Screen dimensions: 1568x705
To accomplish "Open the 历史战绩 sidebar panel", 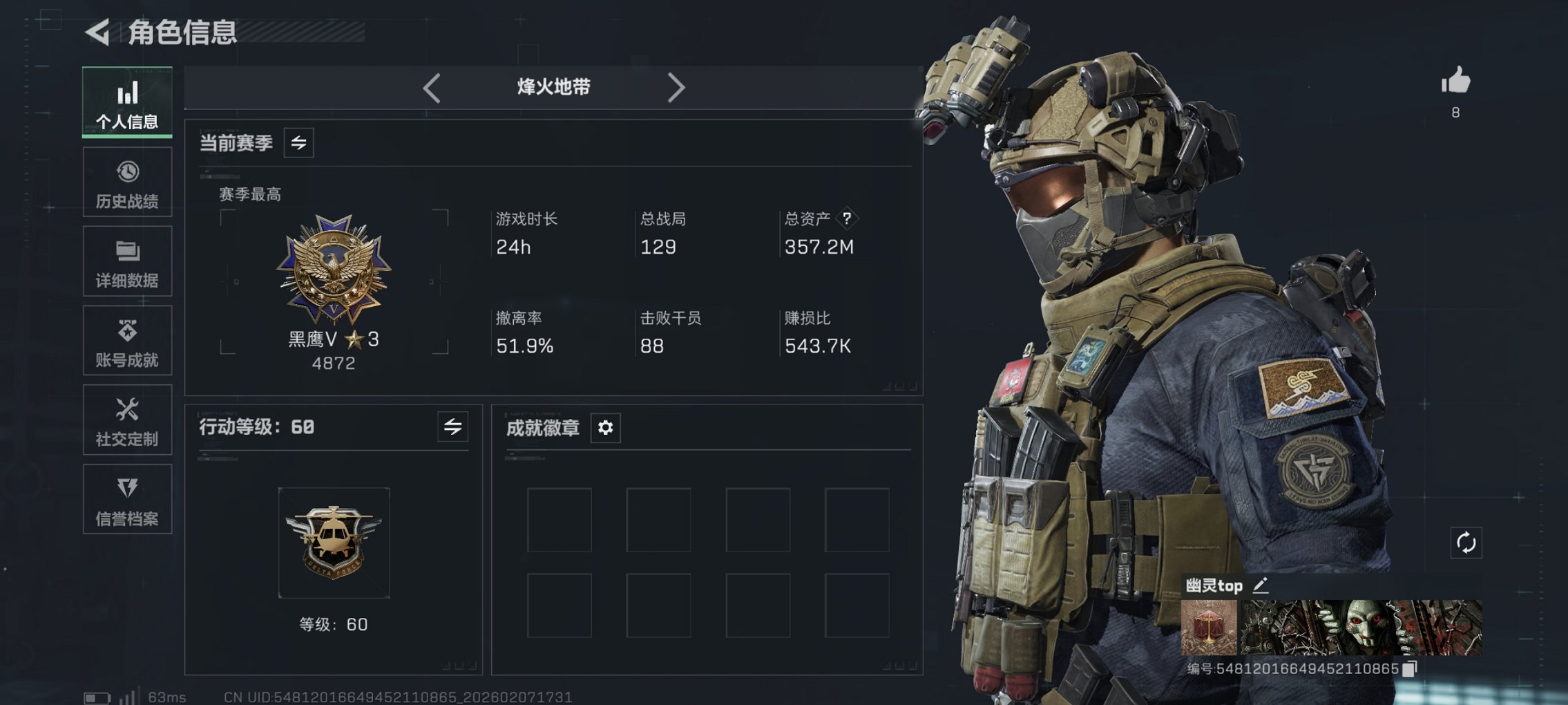I will (x=126, y=182).
